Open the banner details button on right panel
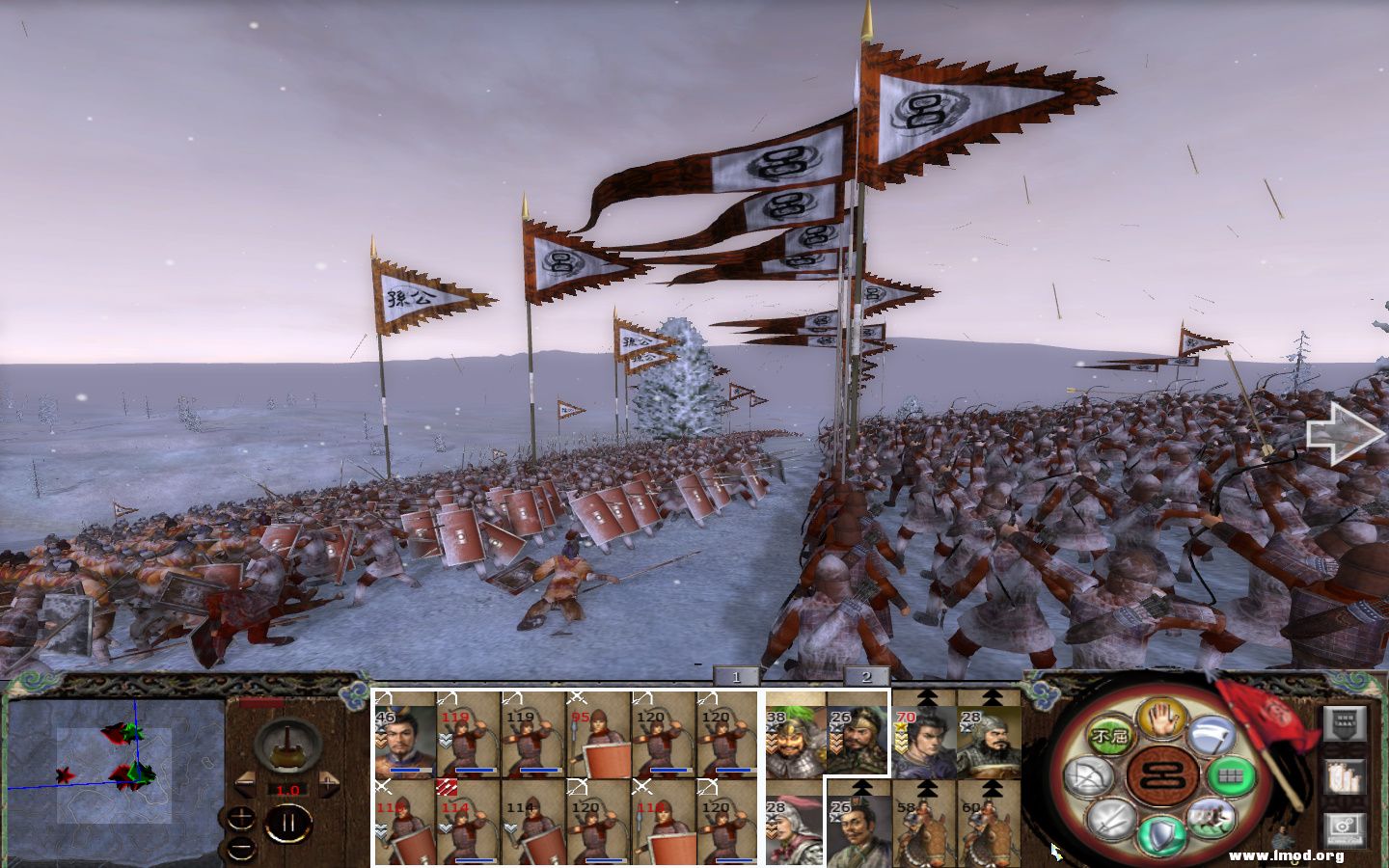Image resolution: width=1389 pixels, height=868 pixels. (1343, 723)
